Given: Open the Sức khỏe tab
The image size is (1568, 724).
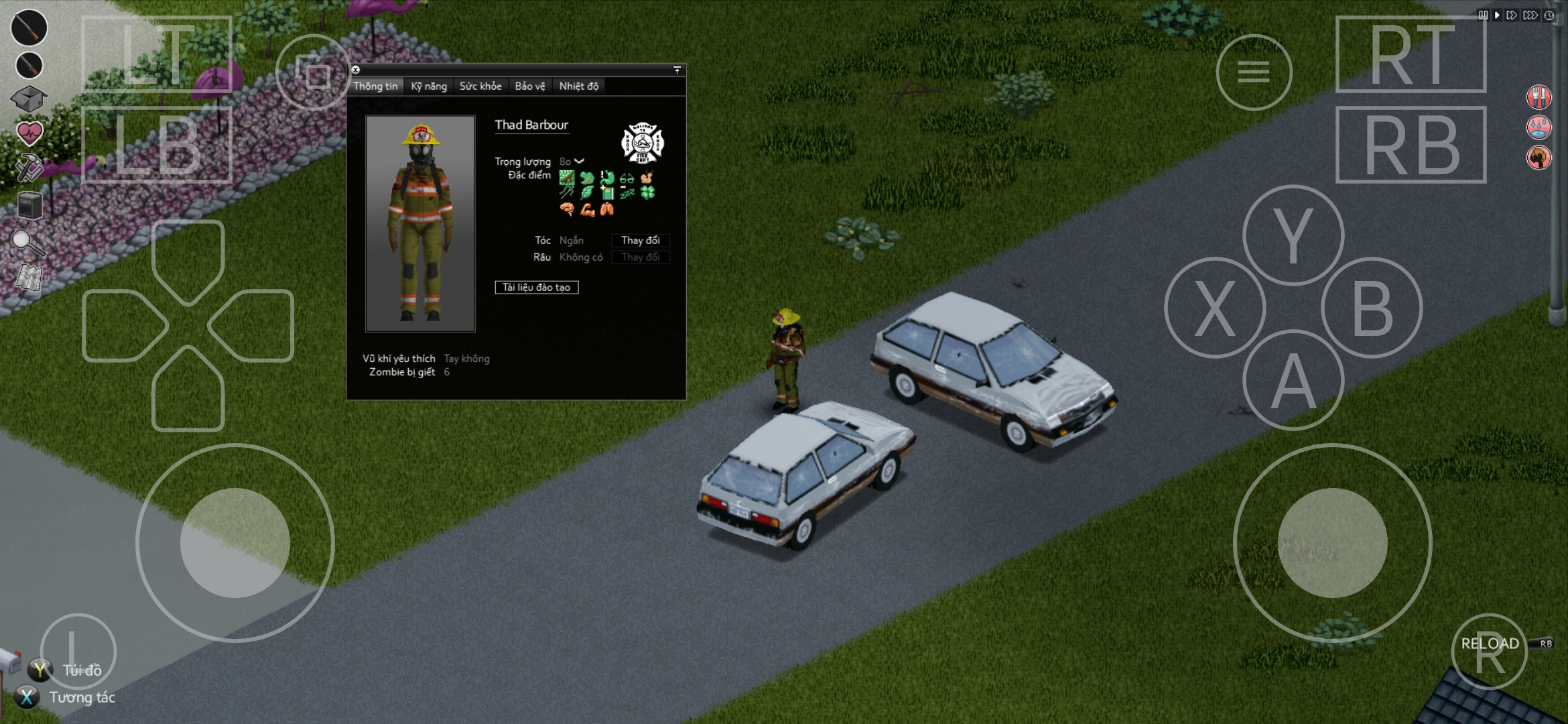Looking at the screenshot, I should [x=480, y=86].
